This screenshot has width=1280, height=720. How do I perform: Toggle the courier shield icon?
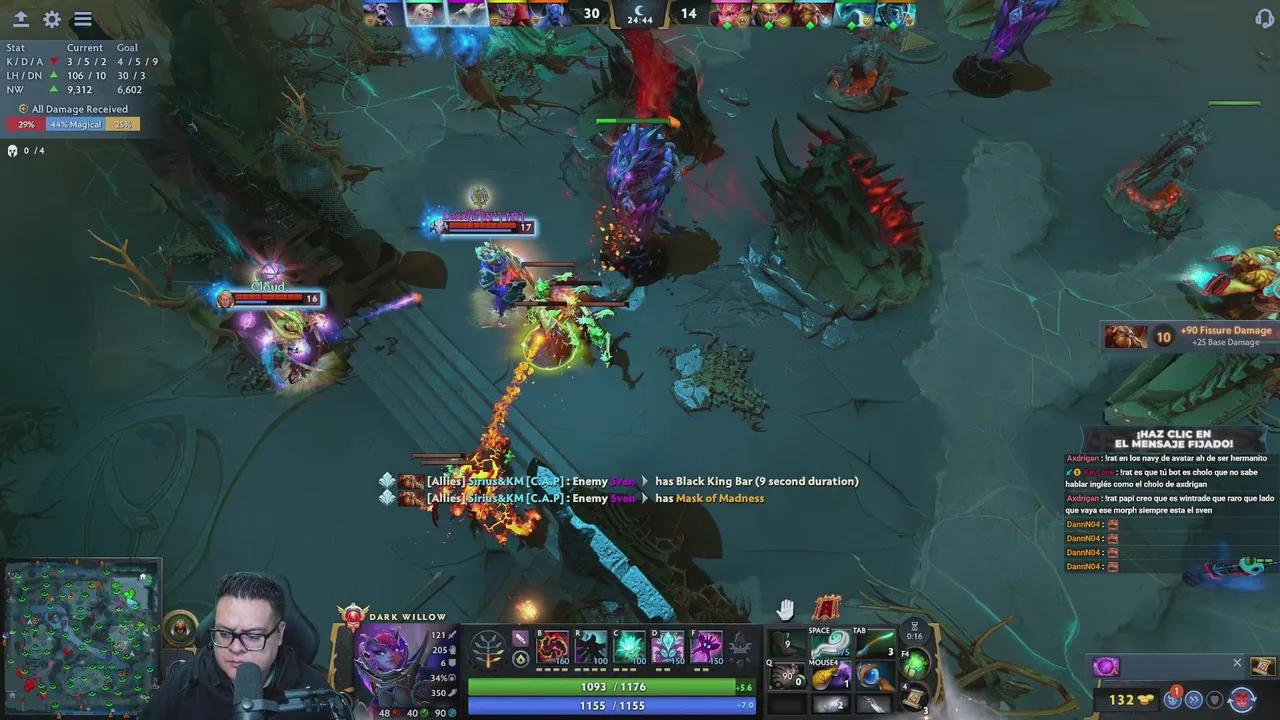[1213, 698]
